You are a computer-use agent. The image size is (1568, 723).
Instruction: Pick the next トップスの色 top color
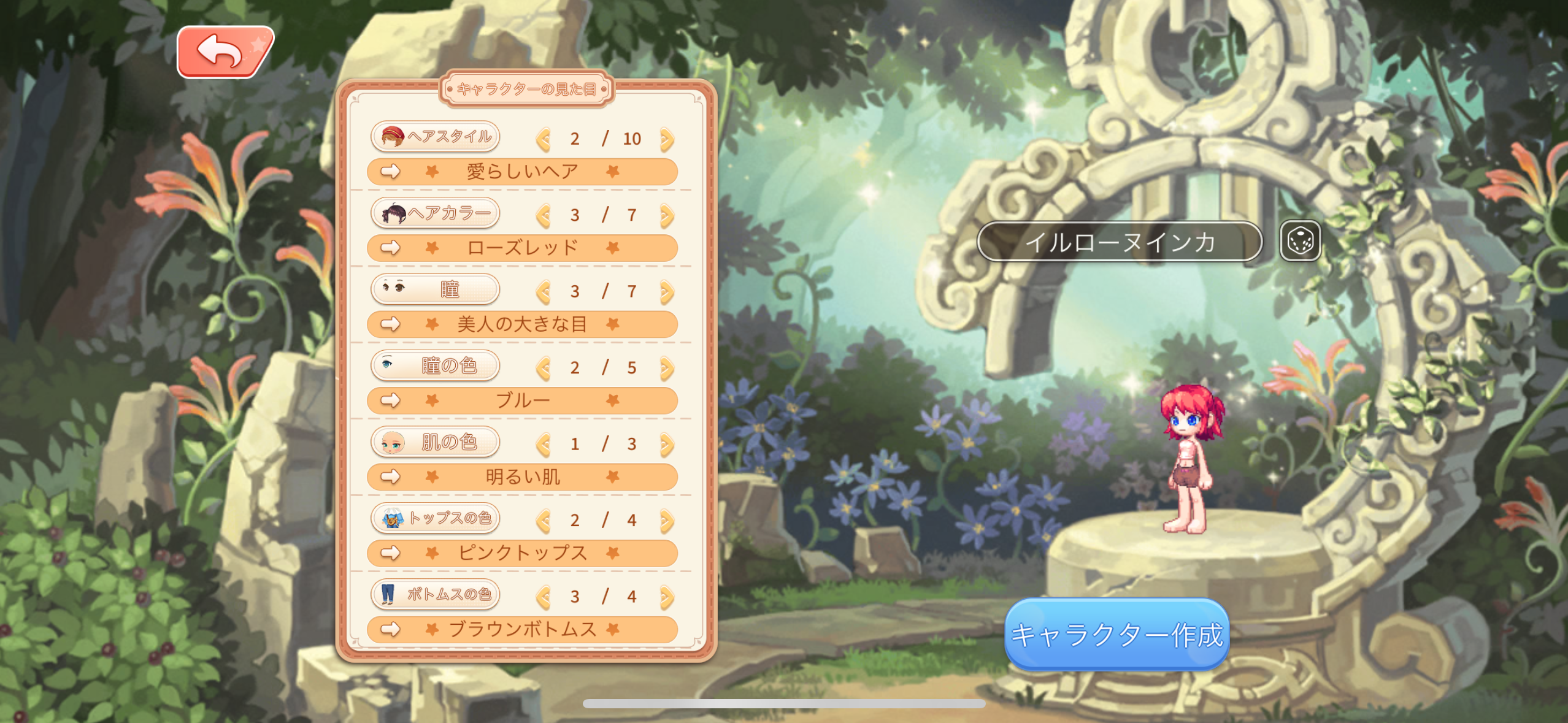click(x=667, y=521)
